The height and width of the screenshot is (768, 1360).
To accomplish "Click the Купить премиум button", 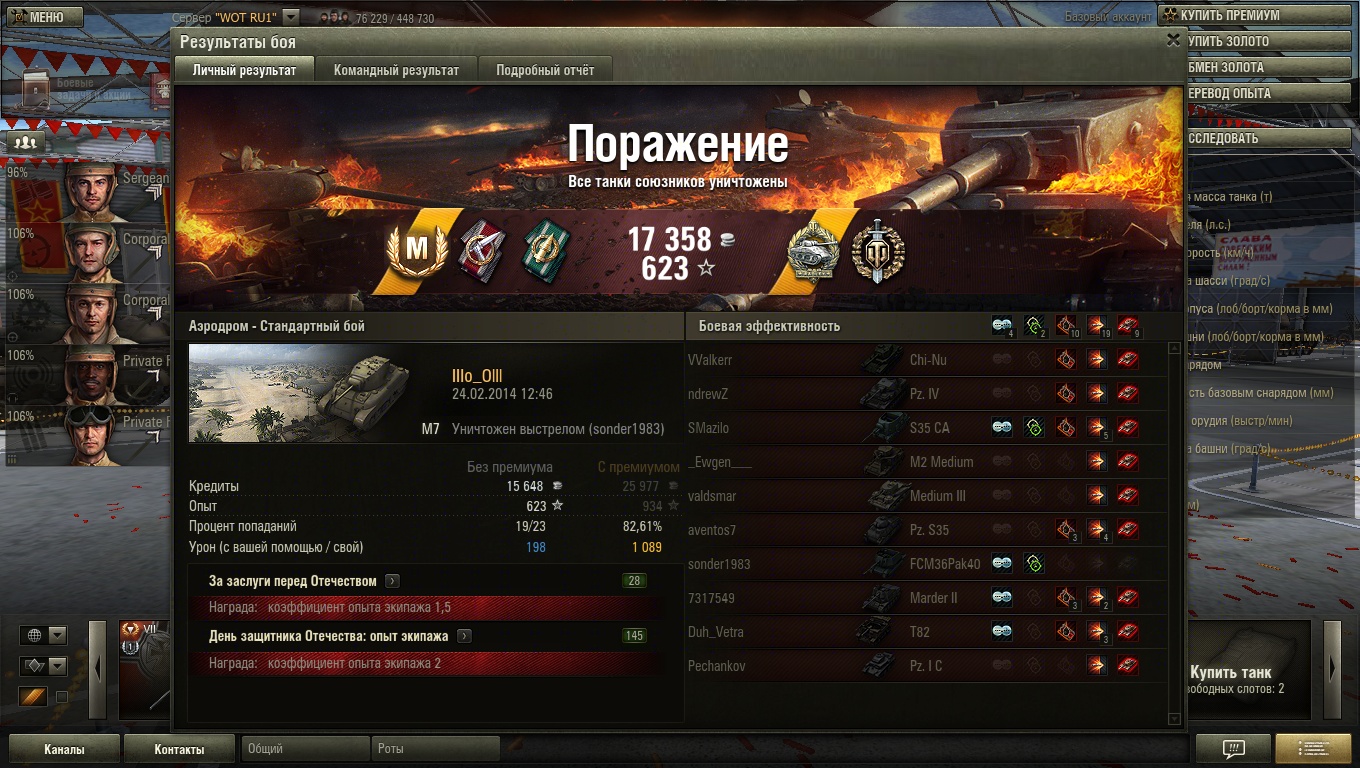I will point(1257,15).
